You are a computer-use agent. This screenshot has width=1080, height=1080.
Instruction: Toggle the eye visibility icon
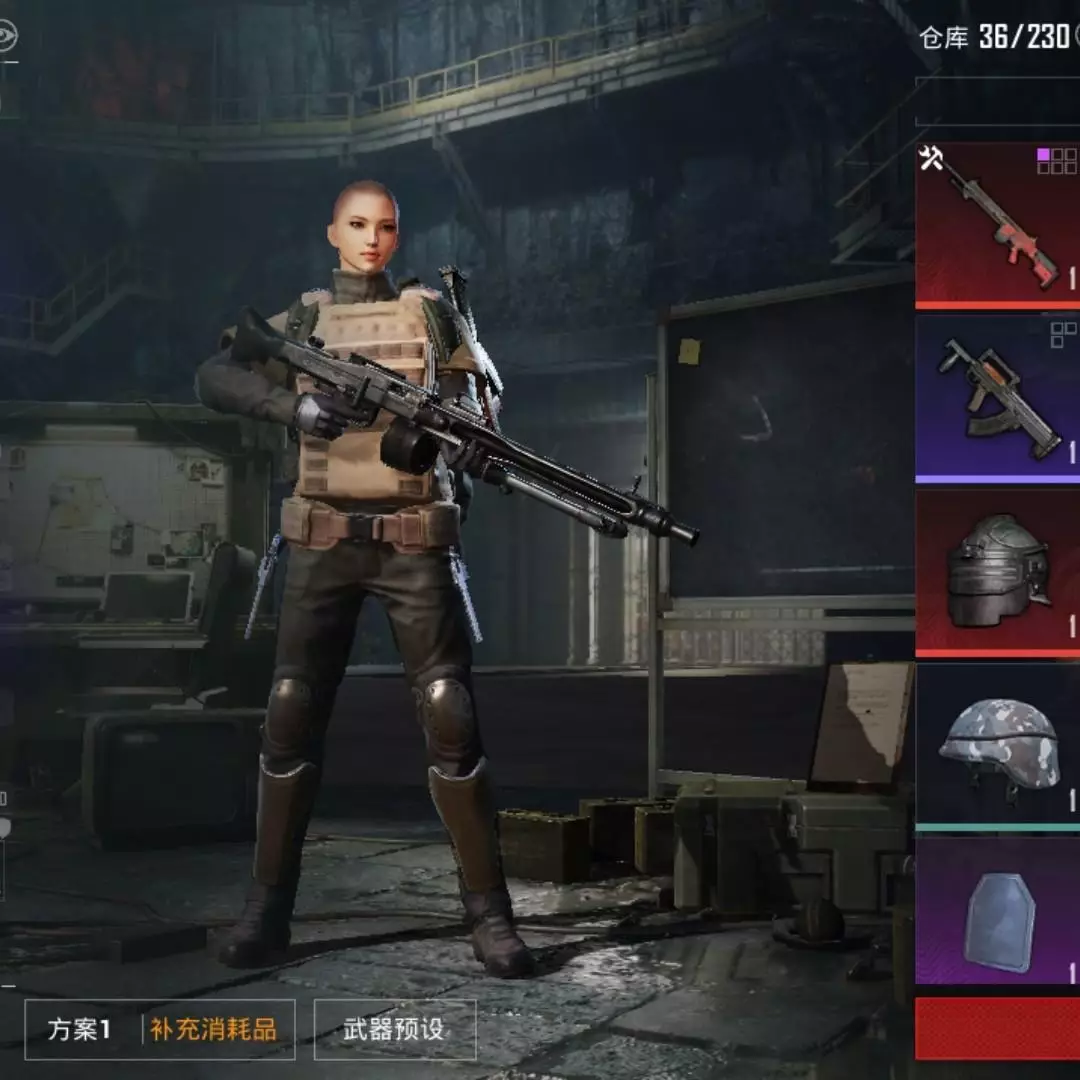(x=7, y=36)
